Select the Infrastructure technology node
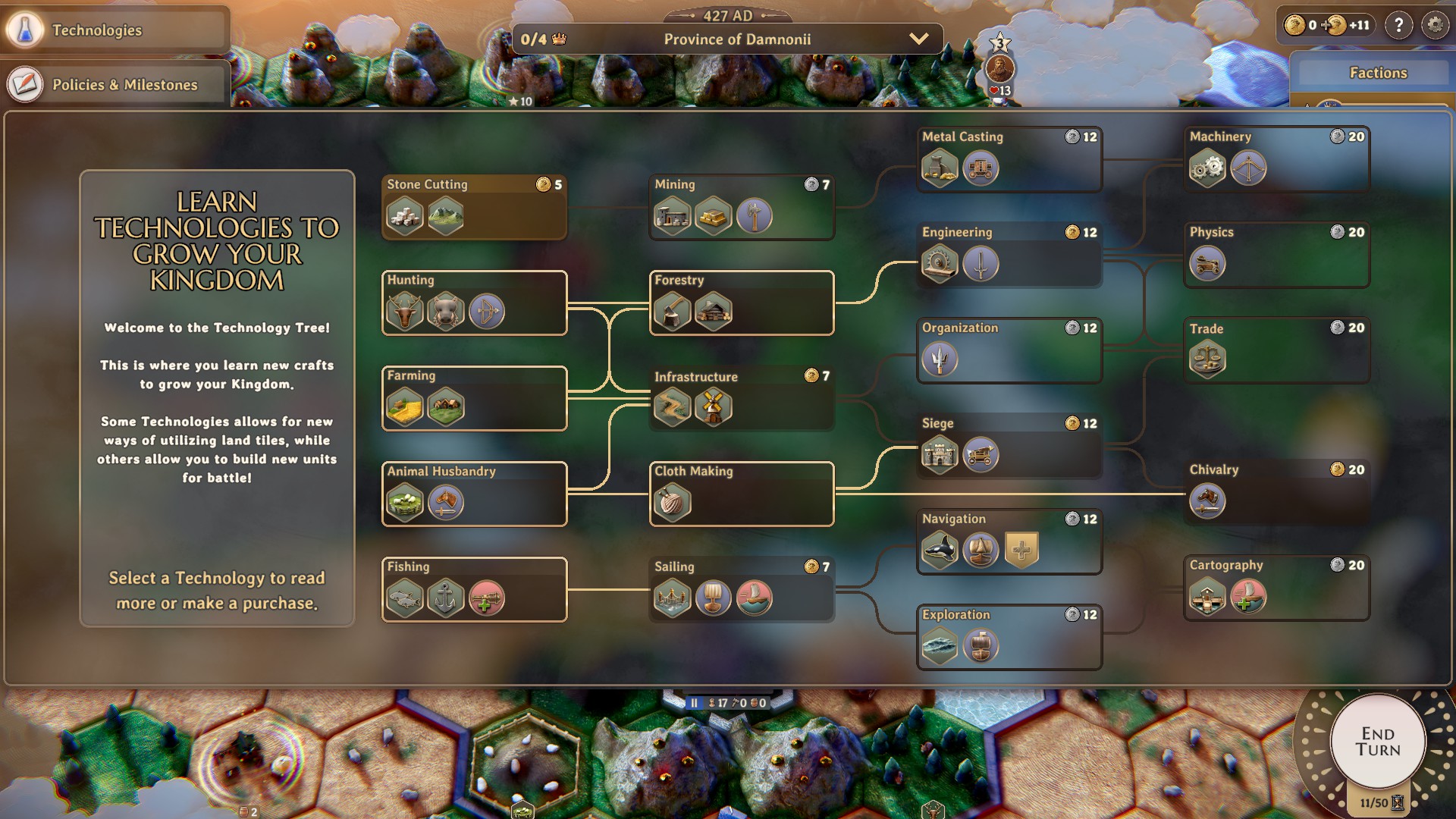 pyautogui.click(x=742, y=398)
